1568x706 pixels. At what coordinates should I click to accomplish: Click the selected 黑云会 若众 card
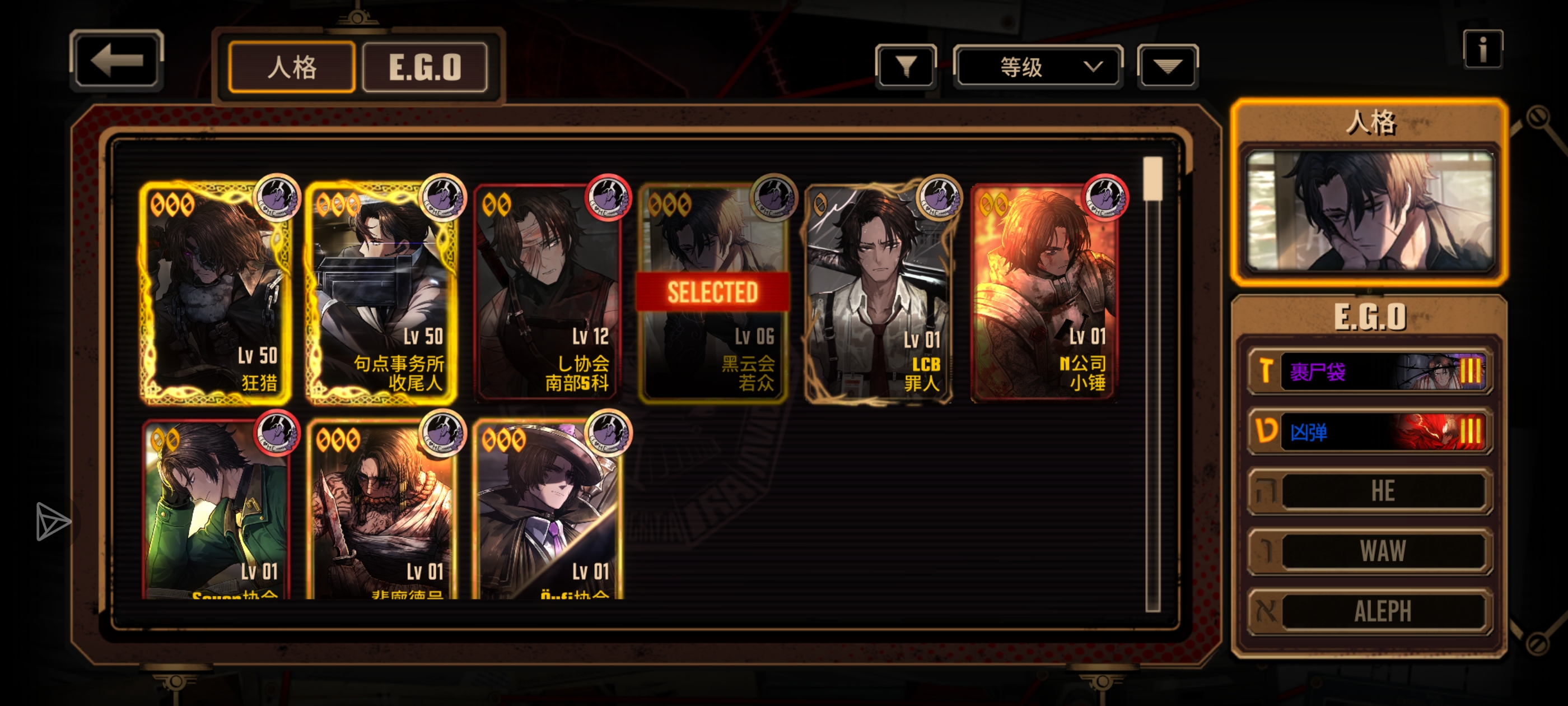pyautogui.click(x=713, y=294)
